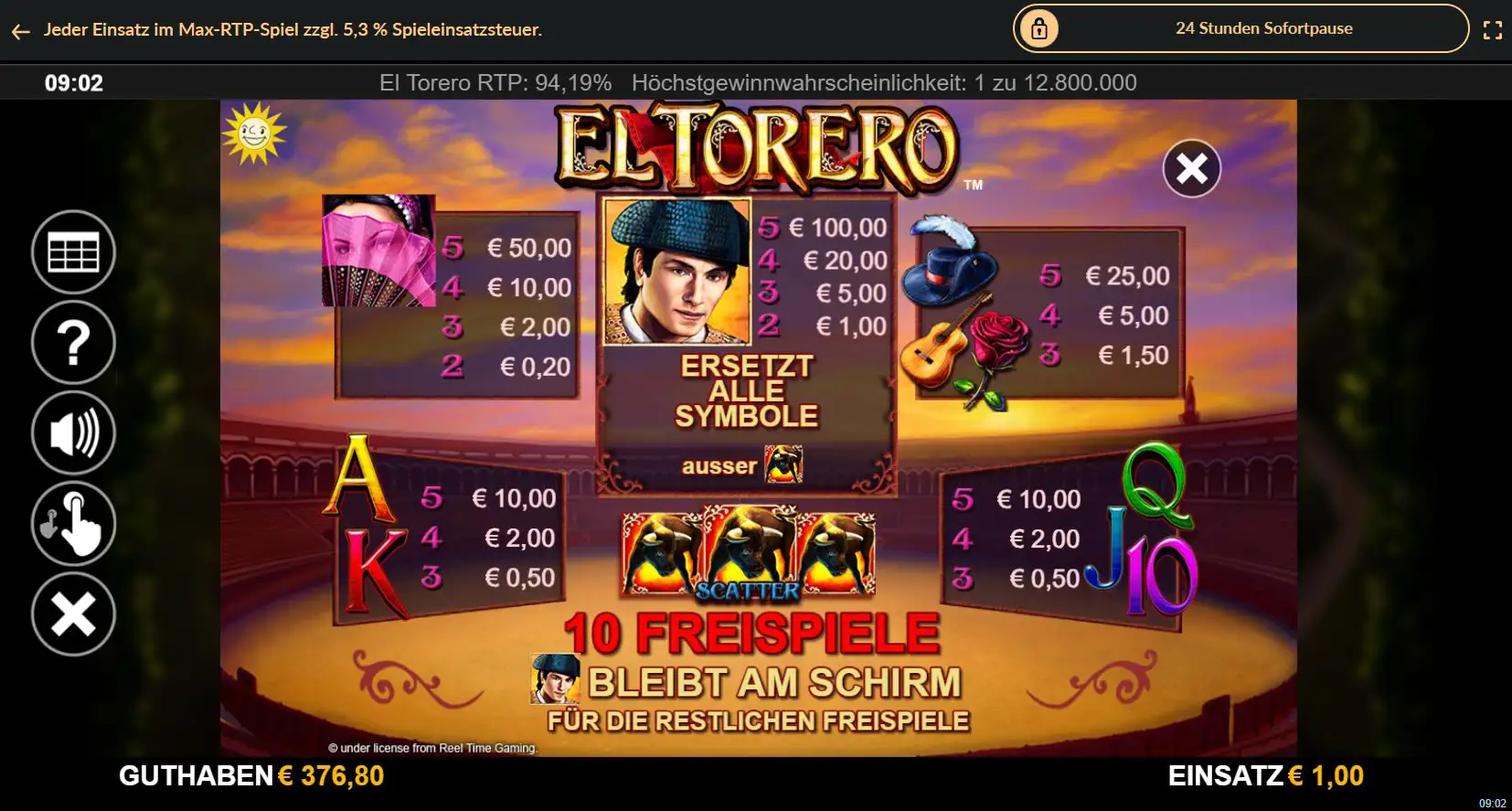Image resolution: width=1512 pixels, height=811 pixels.
Task: Enter fullscreen via the fullscreen icon
Action: (1494, 28)
